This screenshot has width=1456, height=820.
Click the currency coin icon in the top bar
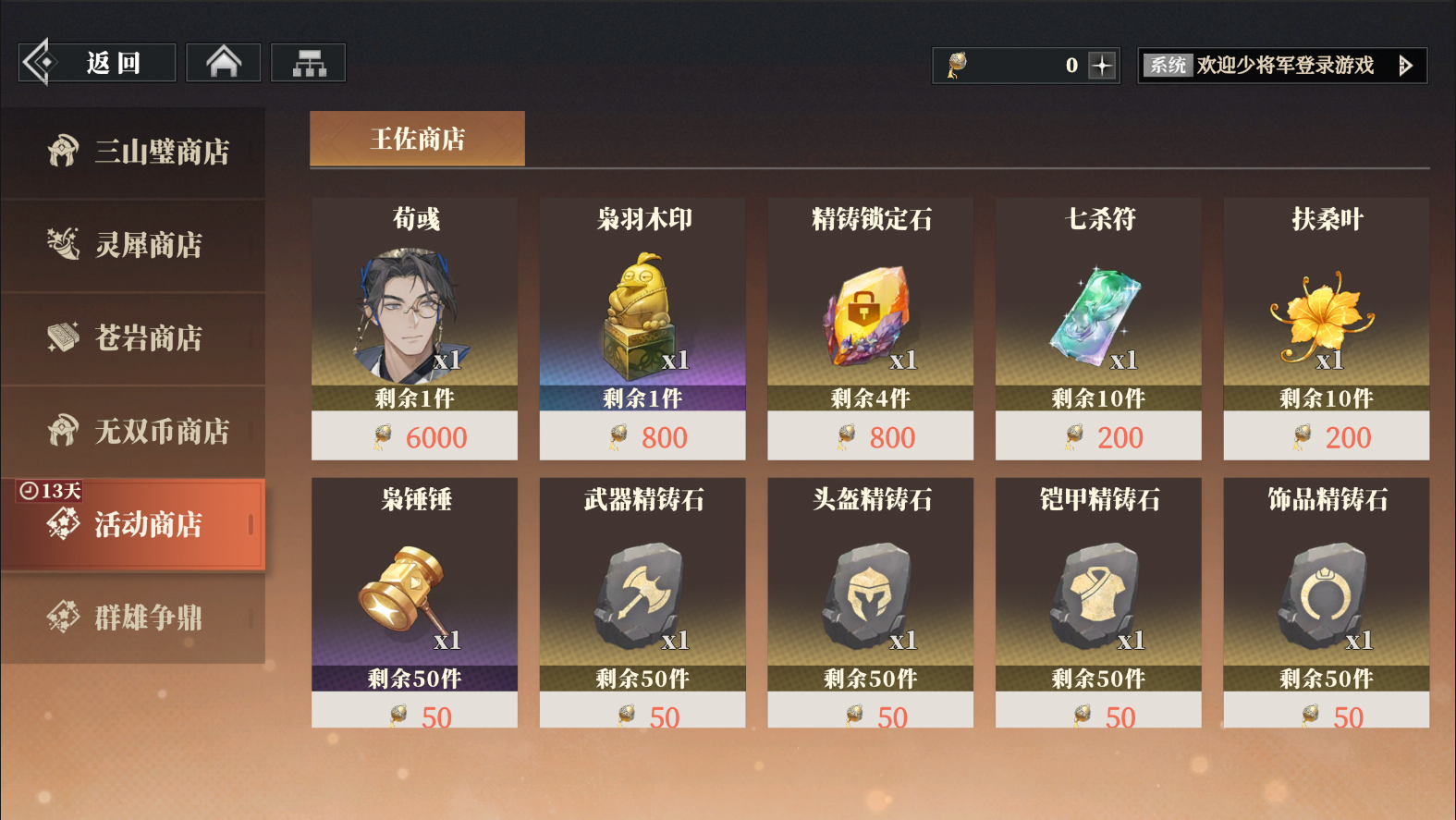(x=958, y=64)
